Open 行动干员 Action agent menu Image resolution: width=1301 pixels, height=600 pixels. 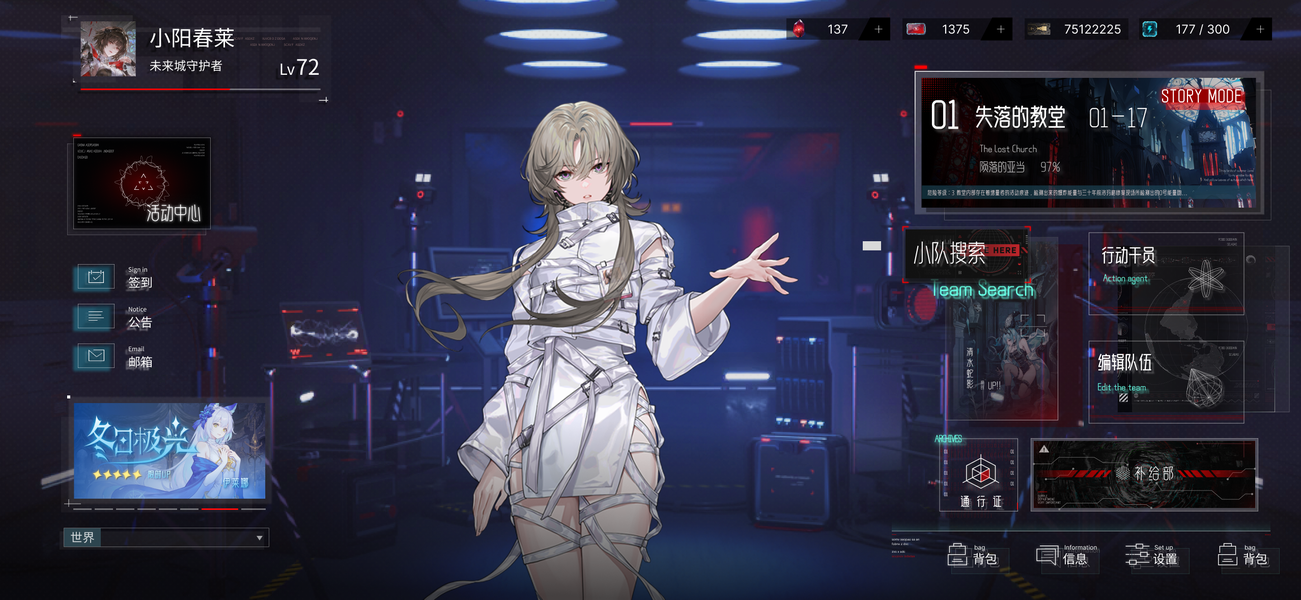pos(1166,272)
